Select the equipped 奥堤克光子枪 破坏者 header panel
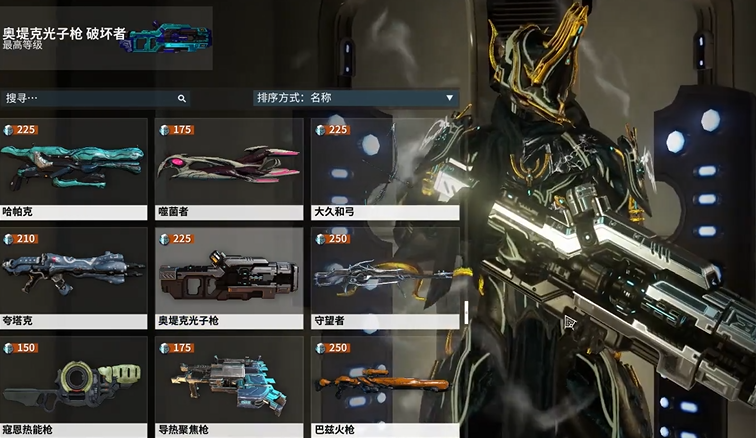 tap(106, 39)
